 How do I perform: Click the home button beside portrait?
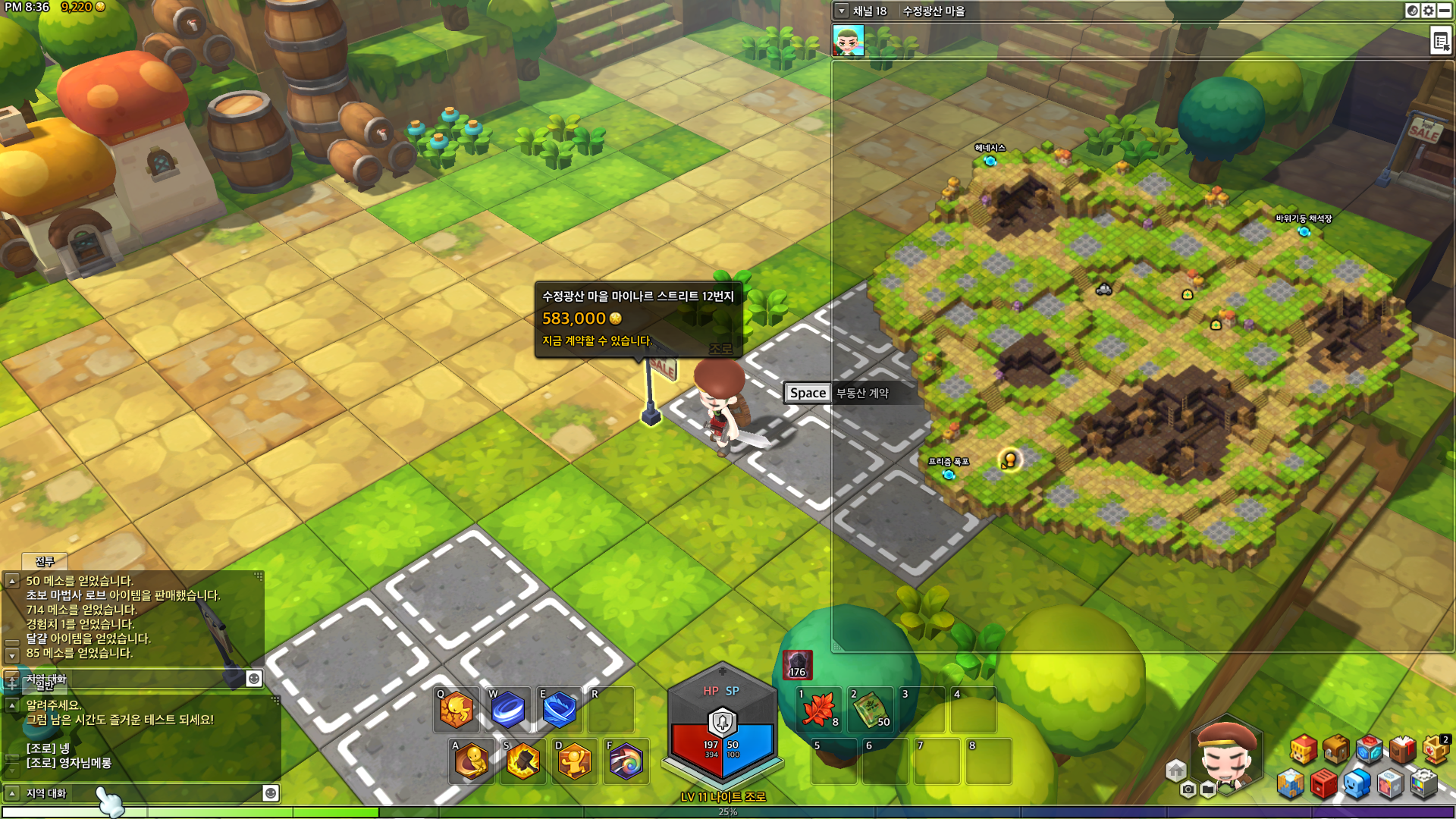click(x=1176, y=771)
